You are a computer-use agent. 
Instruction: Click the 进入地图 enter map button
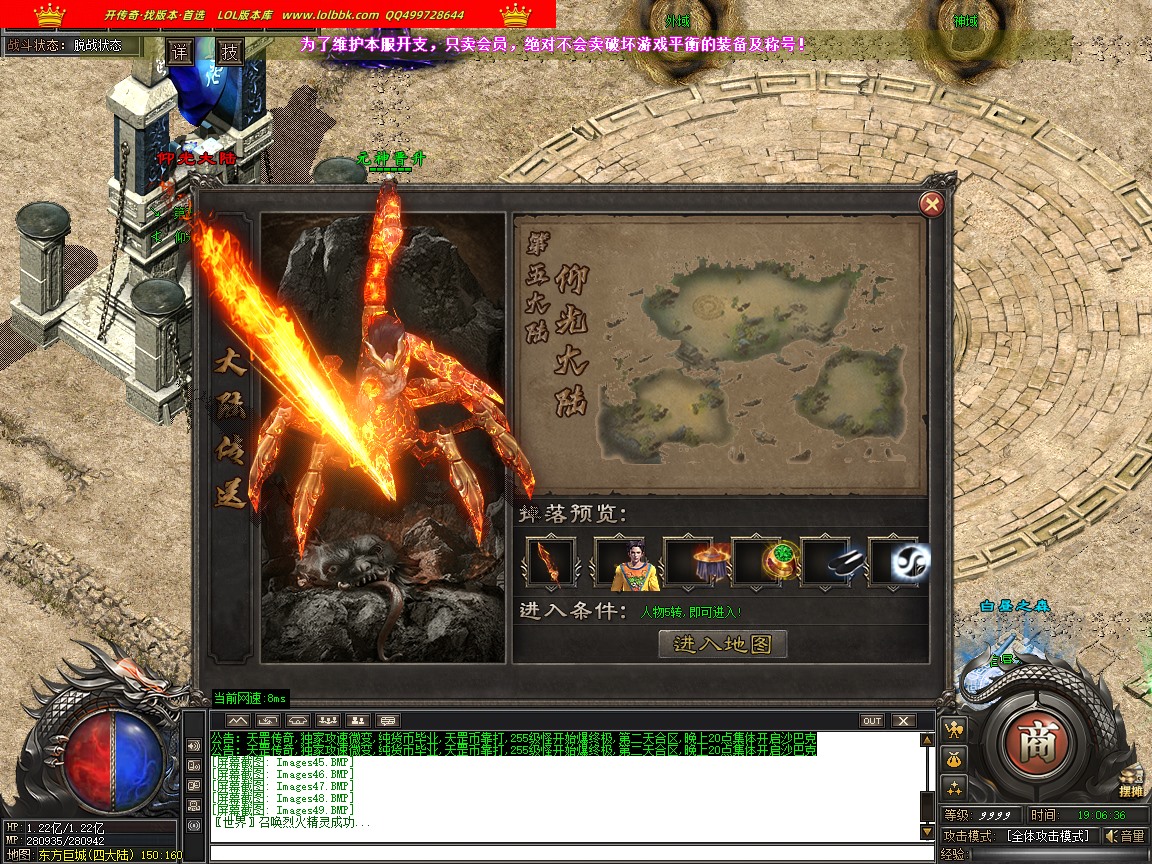coord(723,644)
